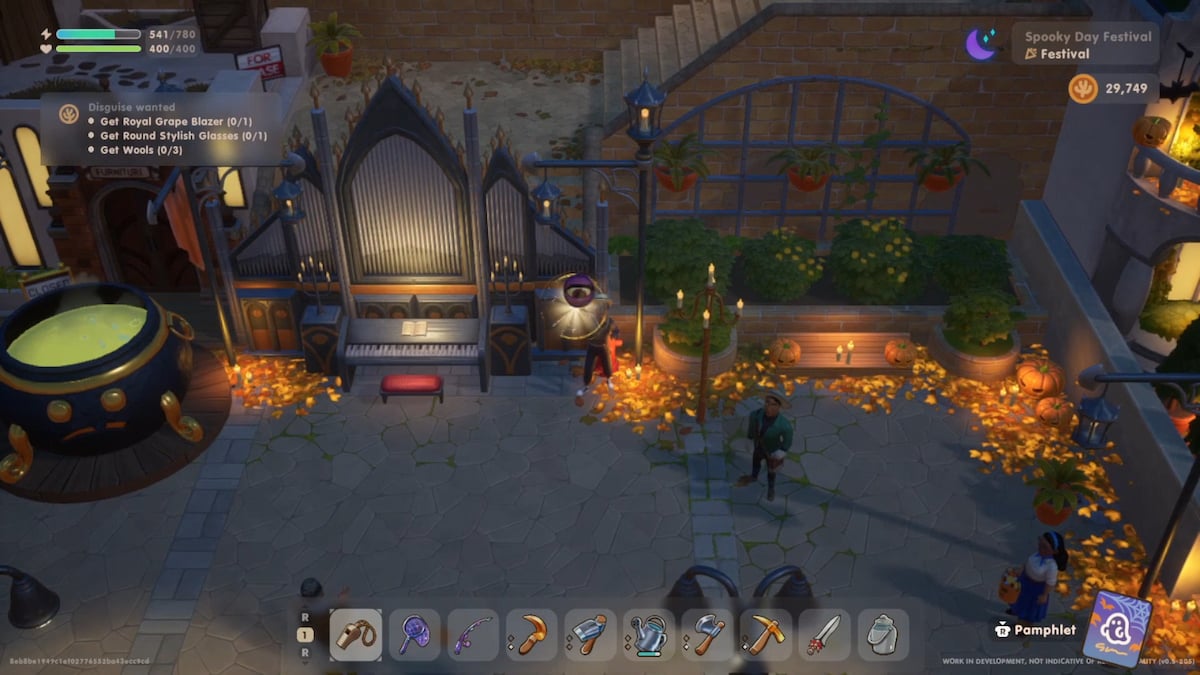Pick the watering can slot
1200x675 pixels.
649,635
